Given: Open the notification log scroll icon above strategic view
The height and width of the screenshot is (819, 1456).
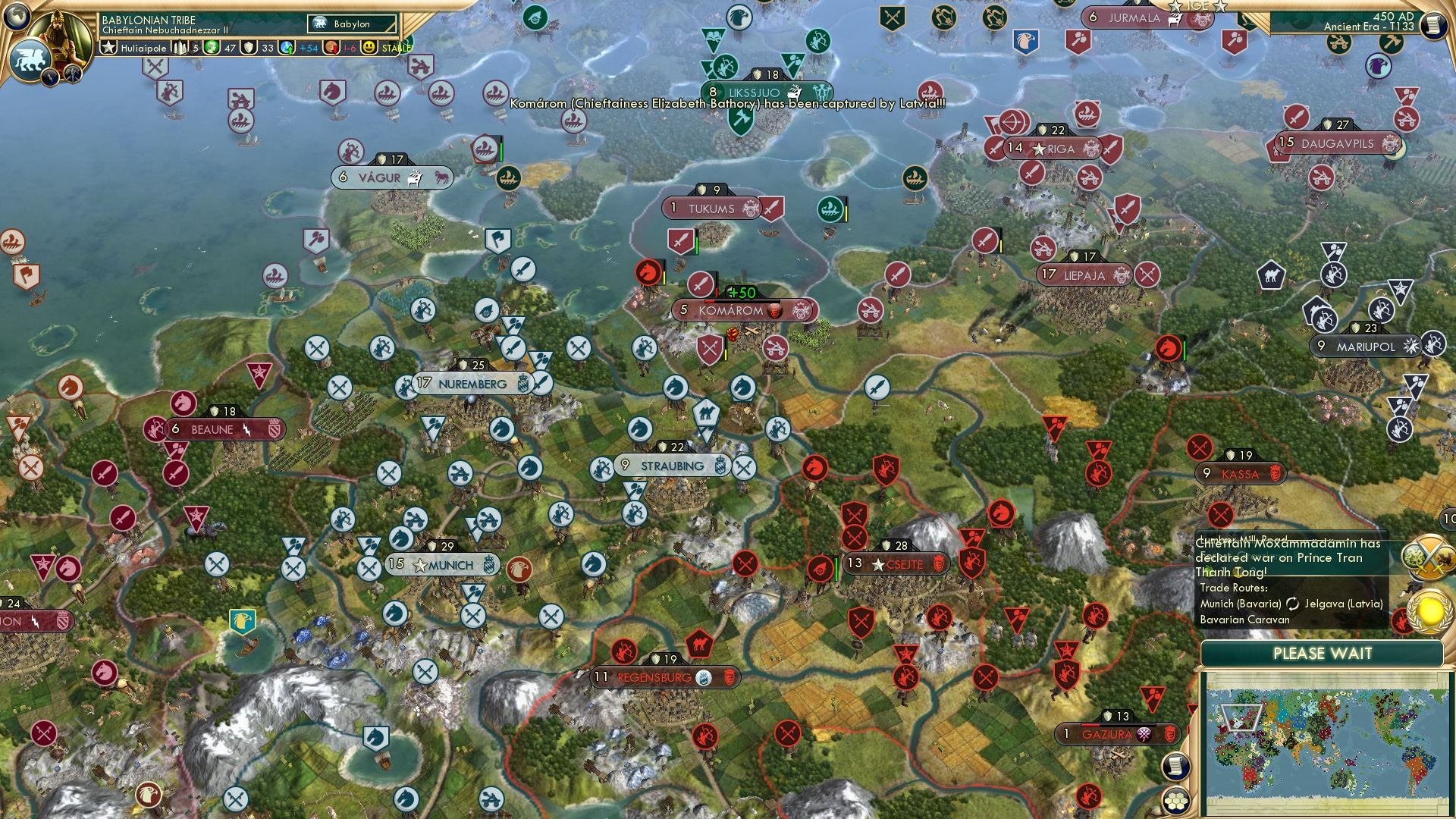Looking at the screenshot, I should [x=1176, y=766].
